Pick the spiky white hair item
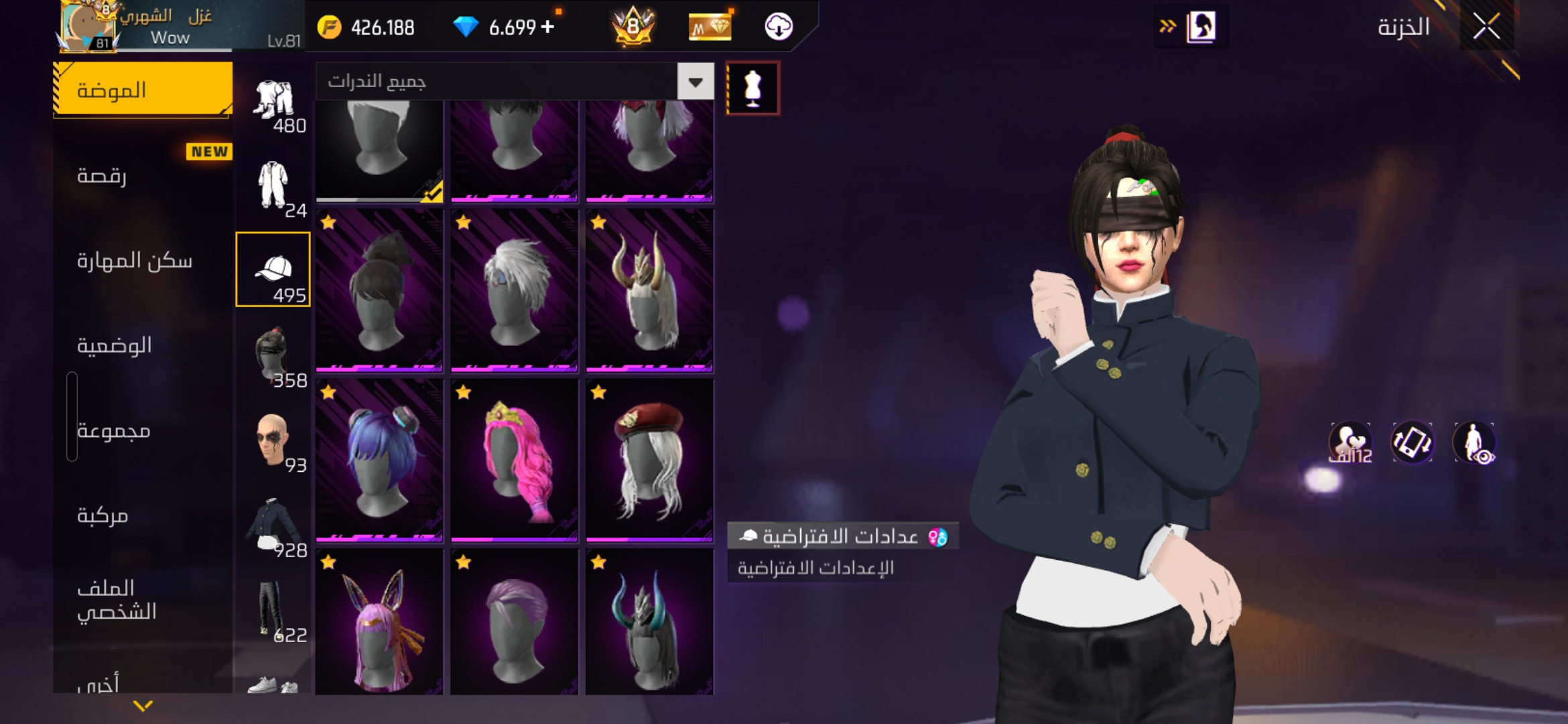The width and height of the screenshot is (1568, 724). (514, 290)
